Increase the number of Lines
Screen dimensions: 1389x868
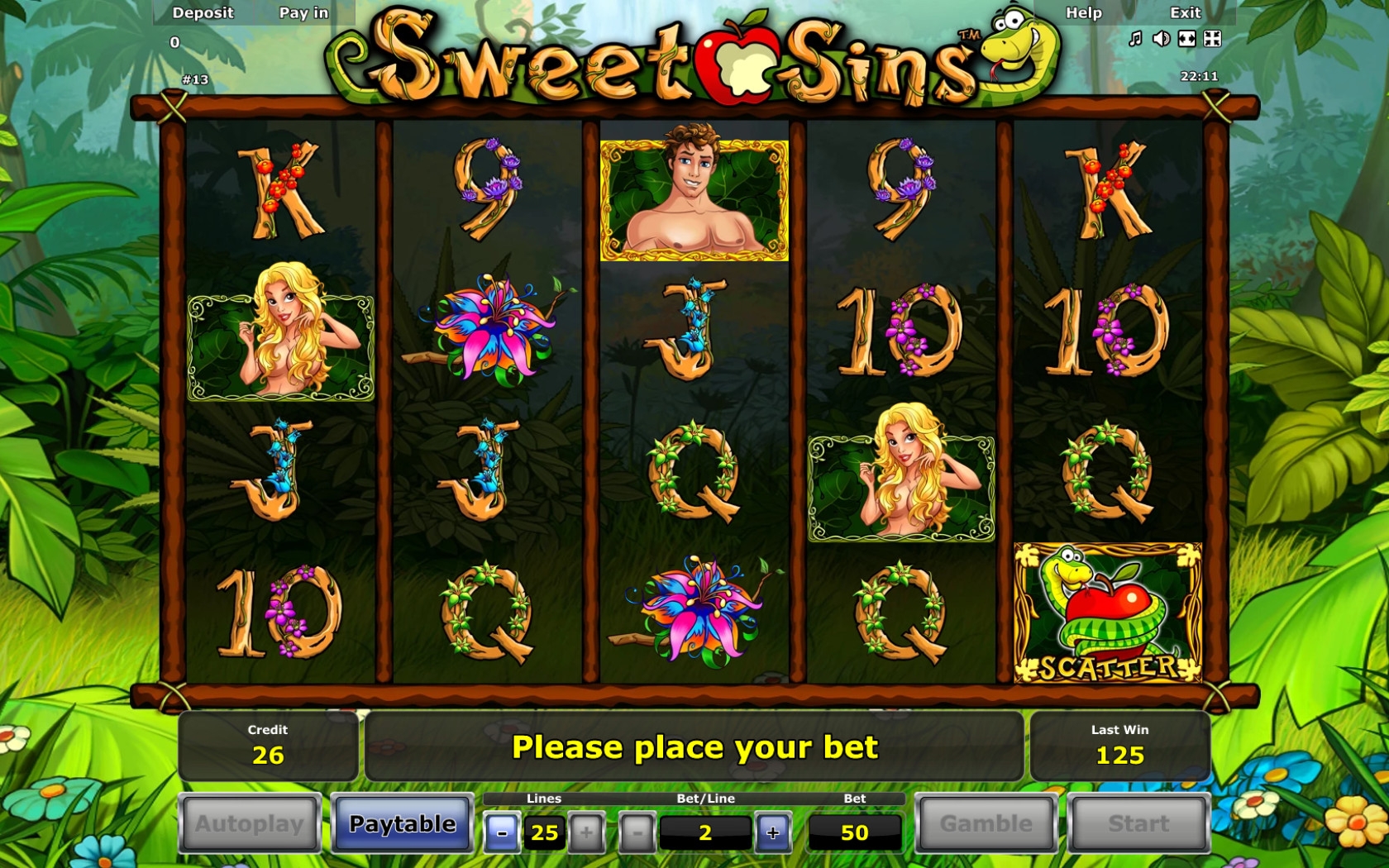click(586, 832)
